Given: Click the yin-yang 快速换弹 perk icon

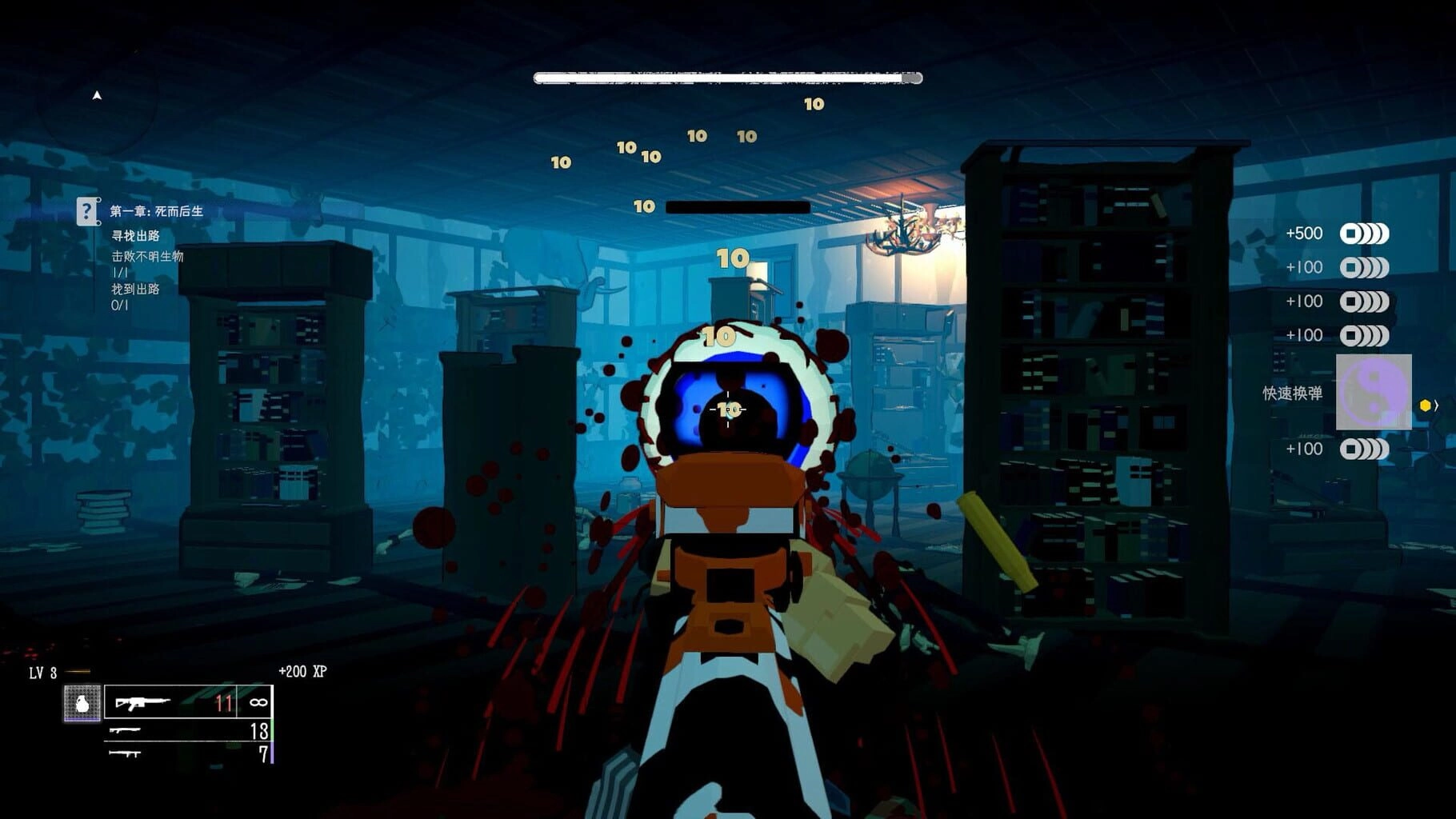Looking at the screenshot, I should coord(1373,393).
